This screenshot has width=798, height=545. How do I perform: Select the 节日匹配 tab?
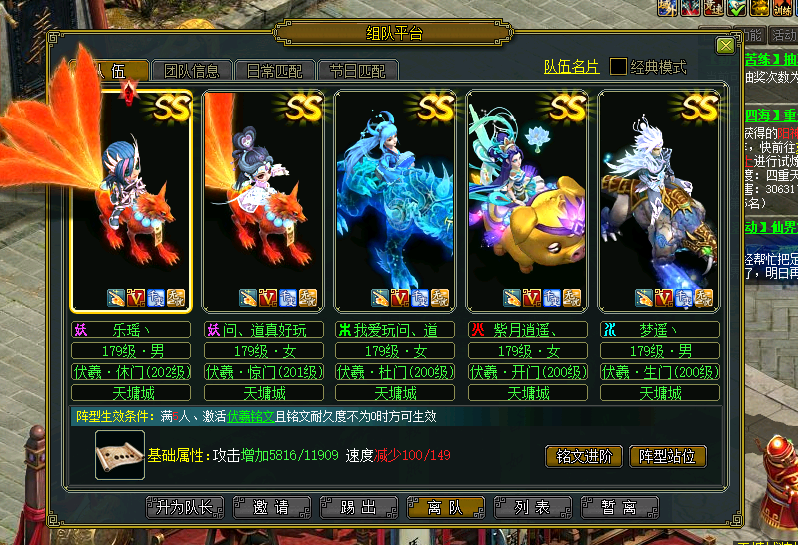(357, 70)
